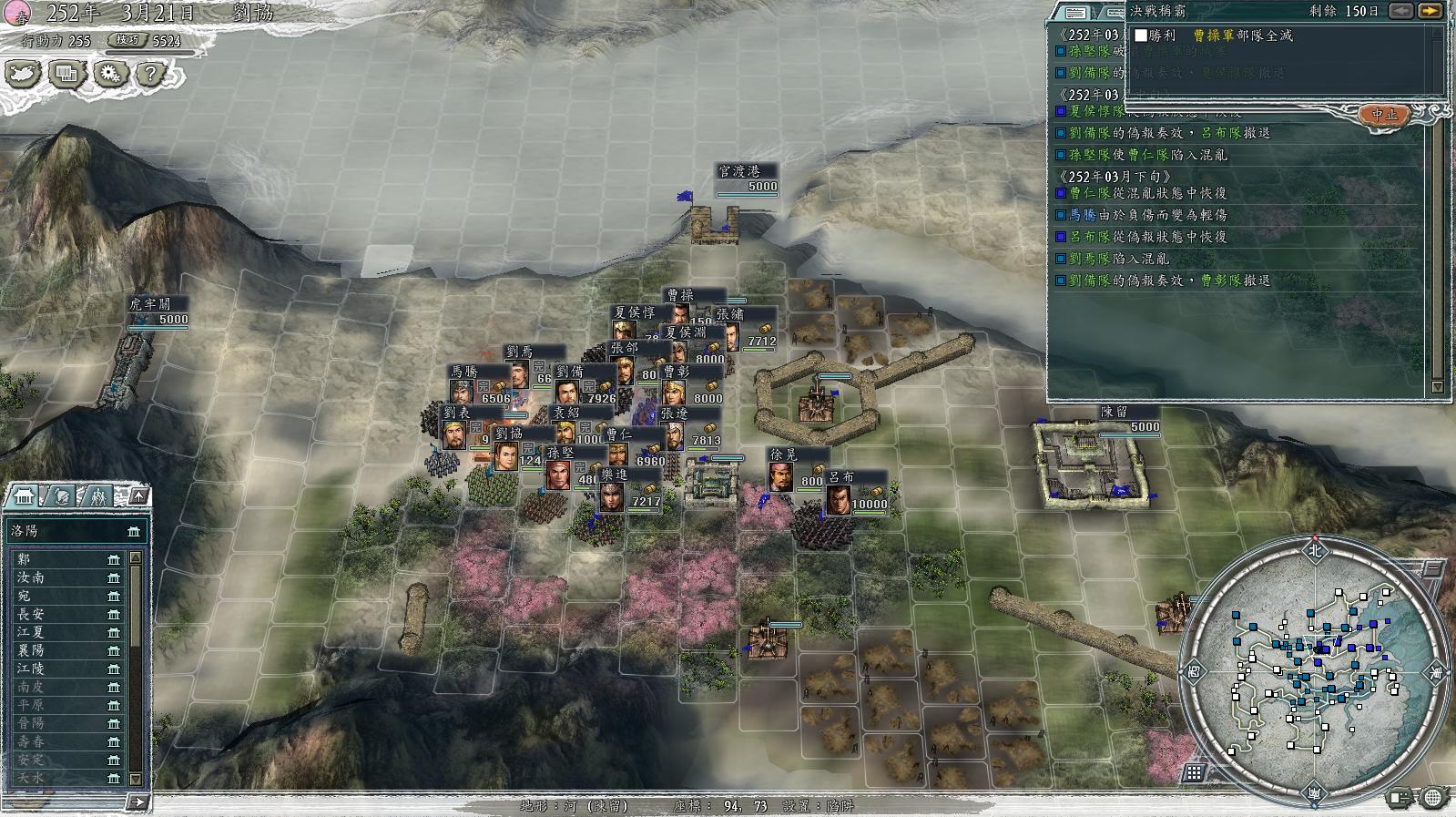Click the right arrow below the city list
The height and width of the screenshot is (817, 1456).
[x=137, y=802]
